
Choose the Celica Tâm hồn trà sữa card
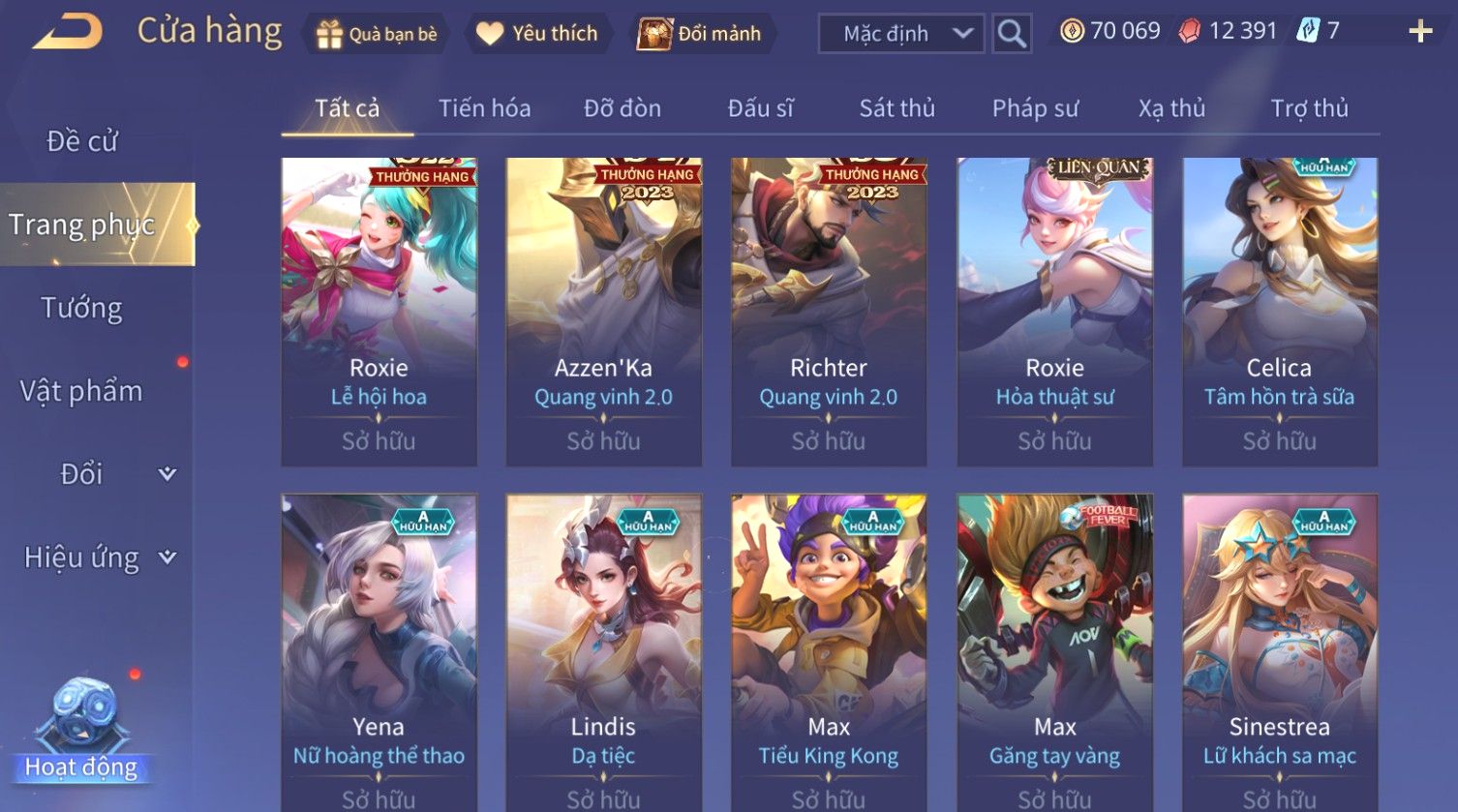click(1279, 311)
